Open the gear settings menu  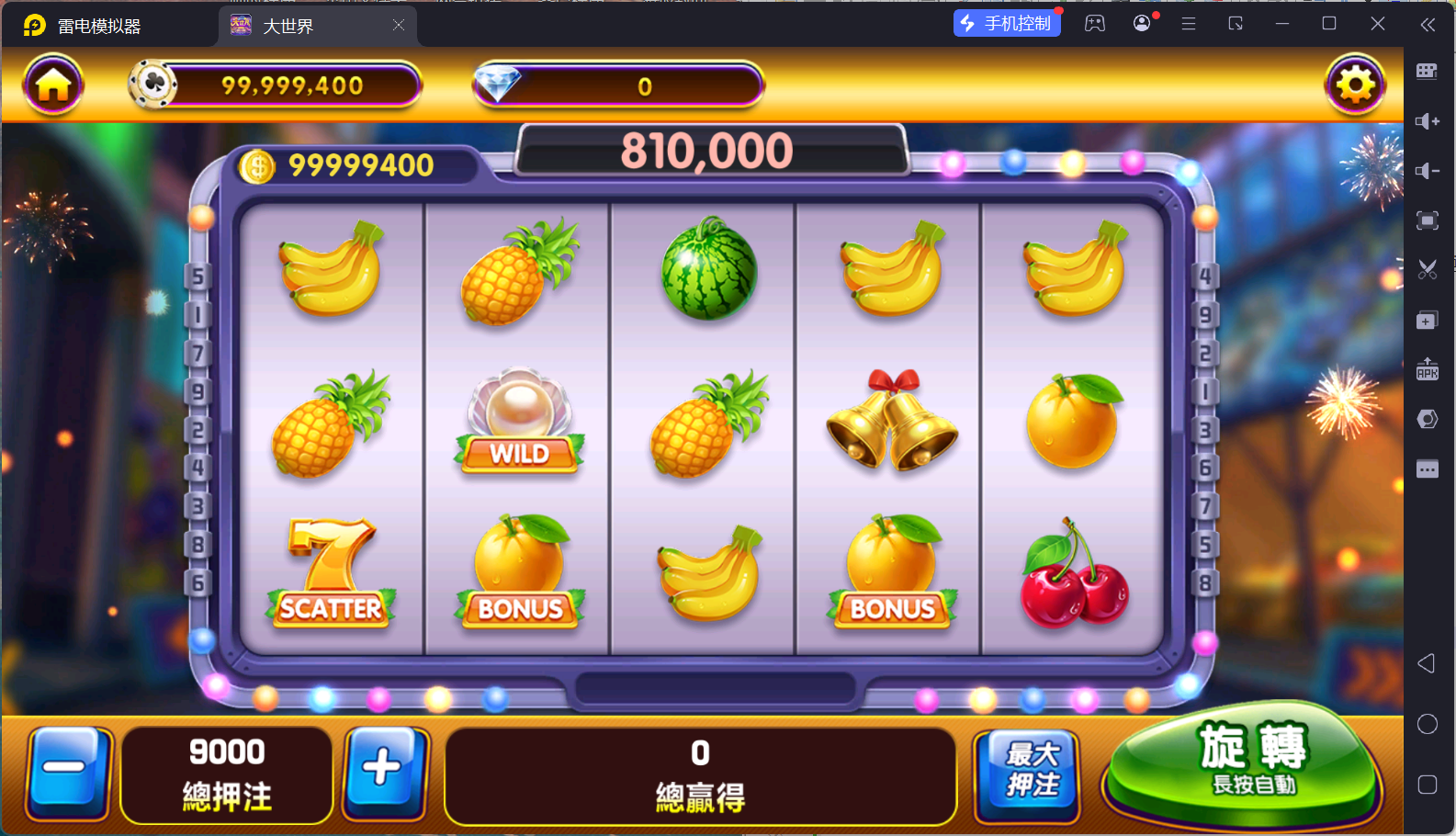1355,85
